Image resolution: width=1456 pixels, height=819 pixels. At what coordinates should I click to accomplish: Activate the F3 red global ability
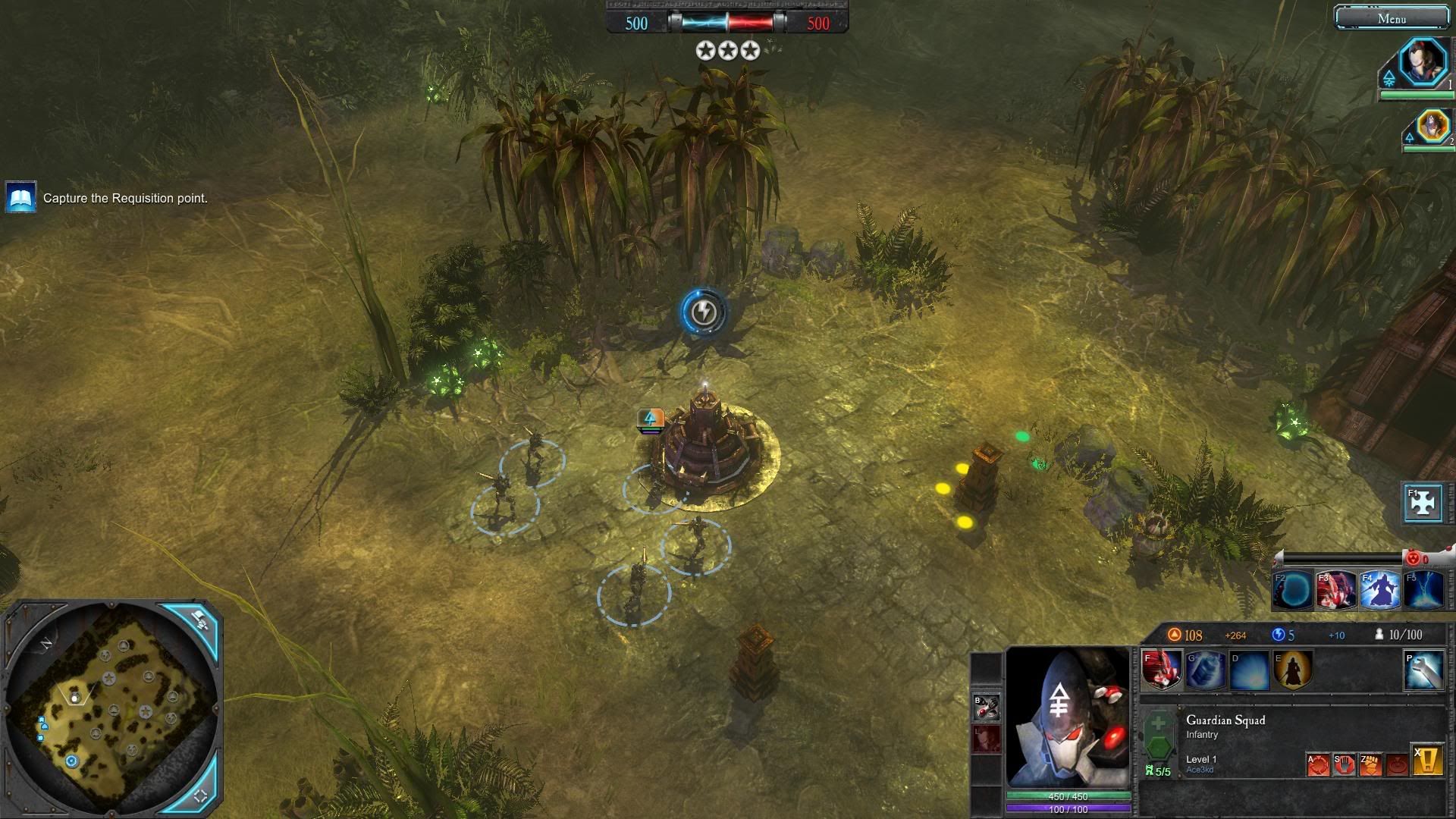point(1336,590)
